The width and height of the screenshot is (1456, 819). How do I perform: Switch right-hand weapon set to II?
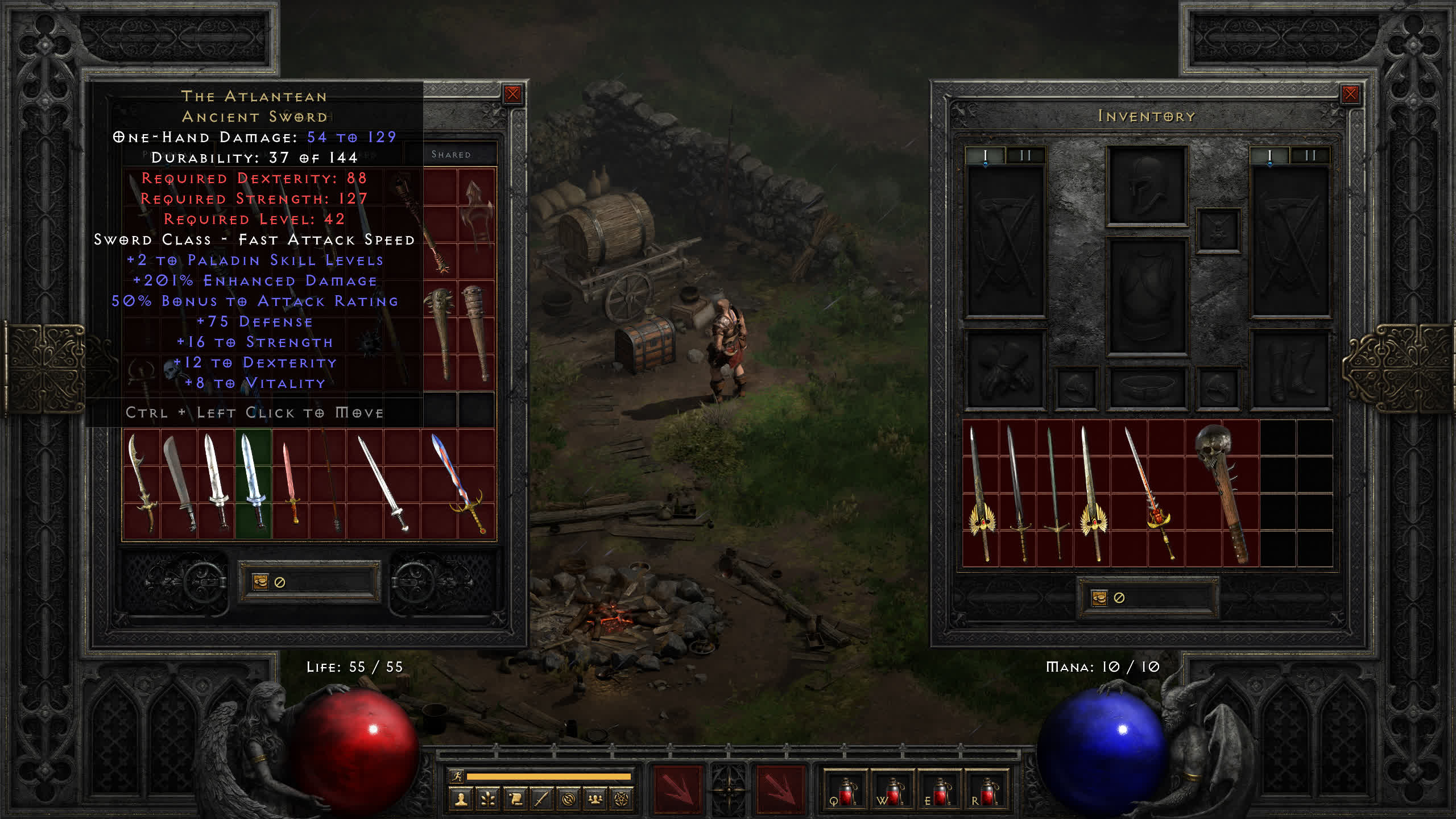point(1310,156)
